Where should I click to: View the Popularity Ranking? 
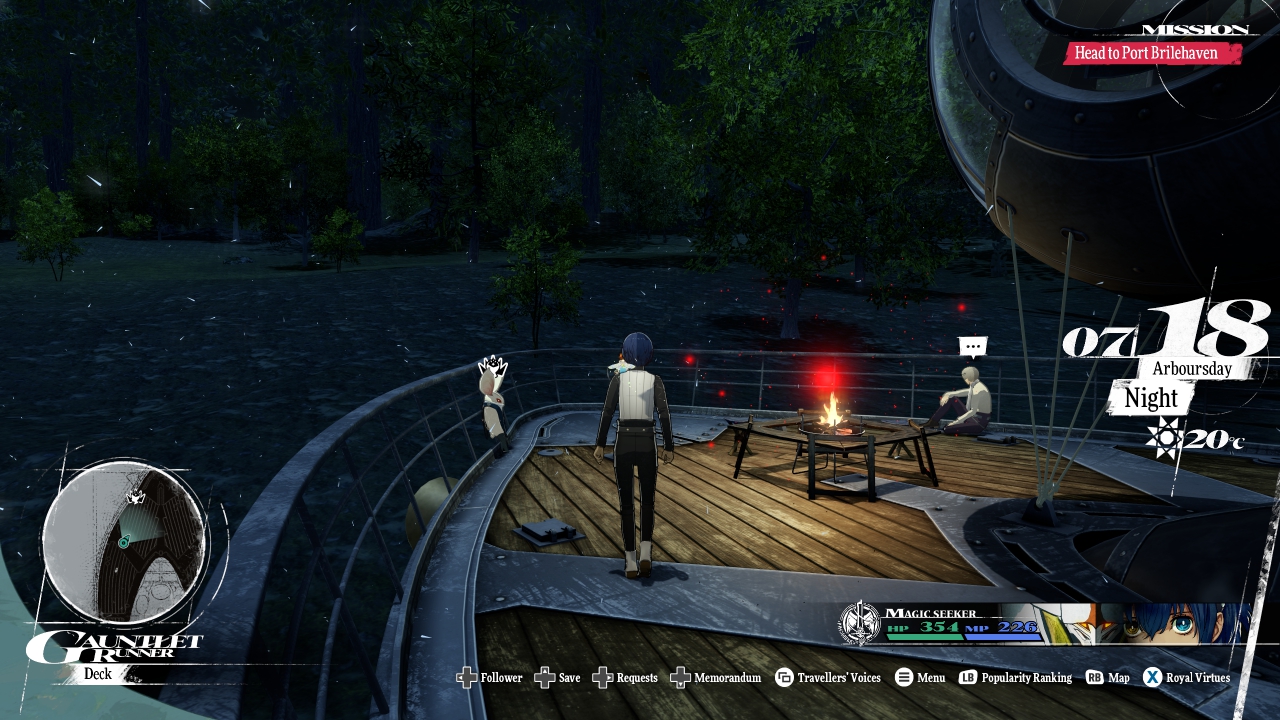(x=1015, y=678)
